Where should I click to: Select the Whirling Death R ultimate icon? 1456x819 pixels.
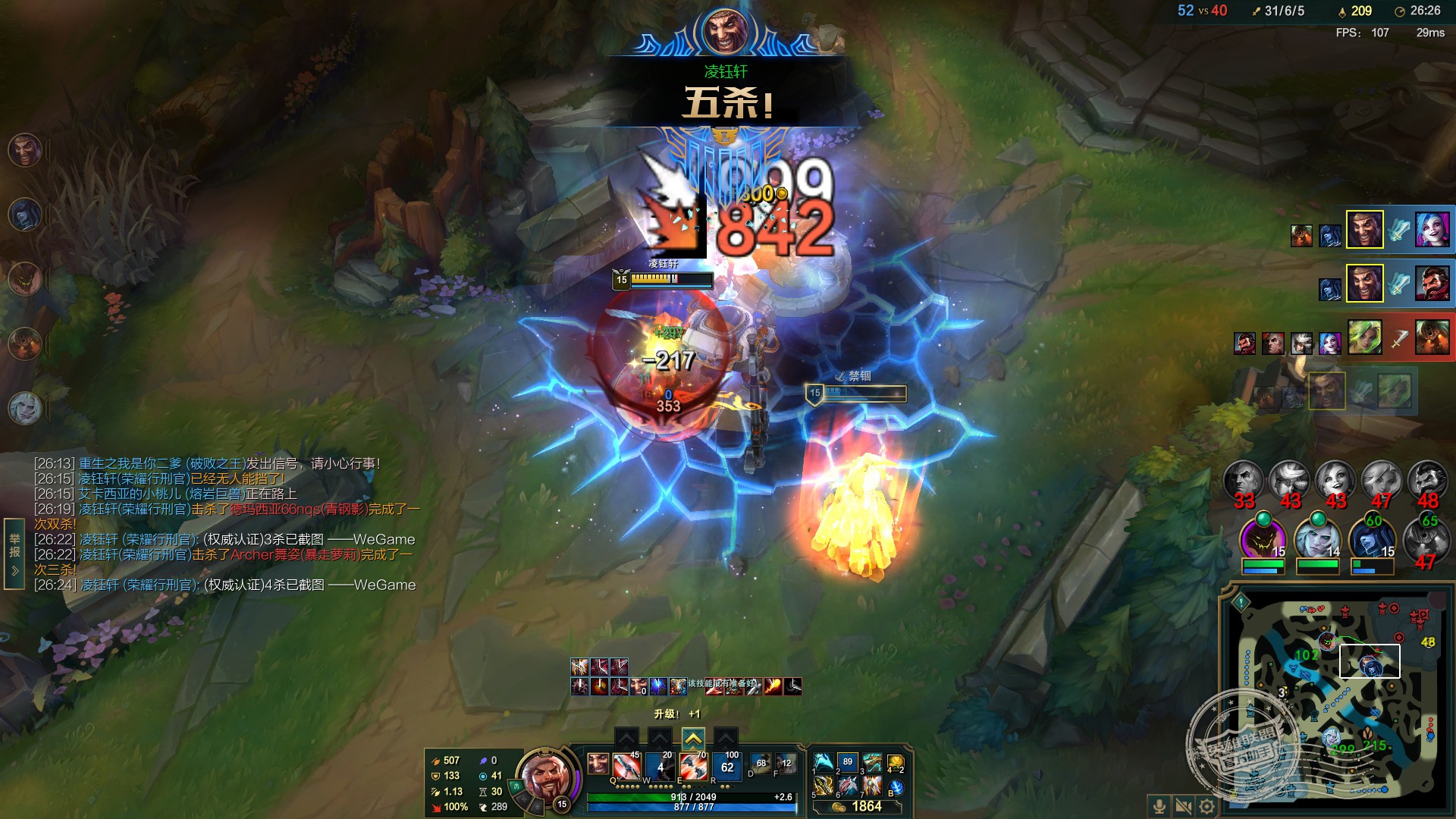tap(726, 767)
